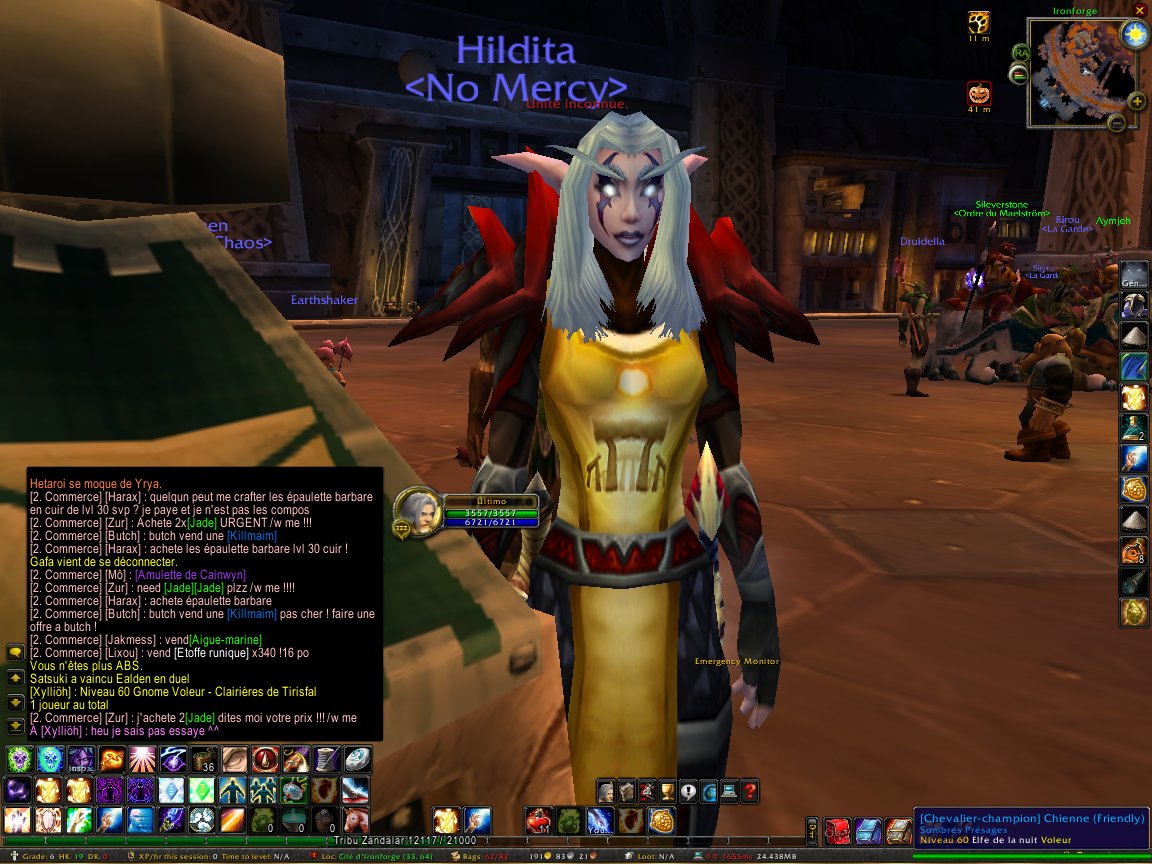Zoom in on the minimap
Screen dimensions: 1152x864
click(x=1137, y=101)
